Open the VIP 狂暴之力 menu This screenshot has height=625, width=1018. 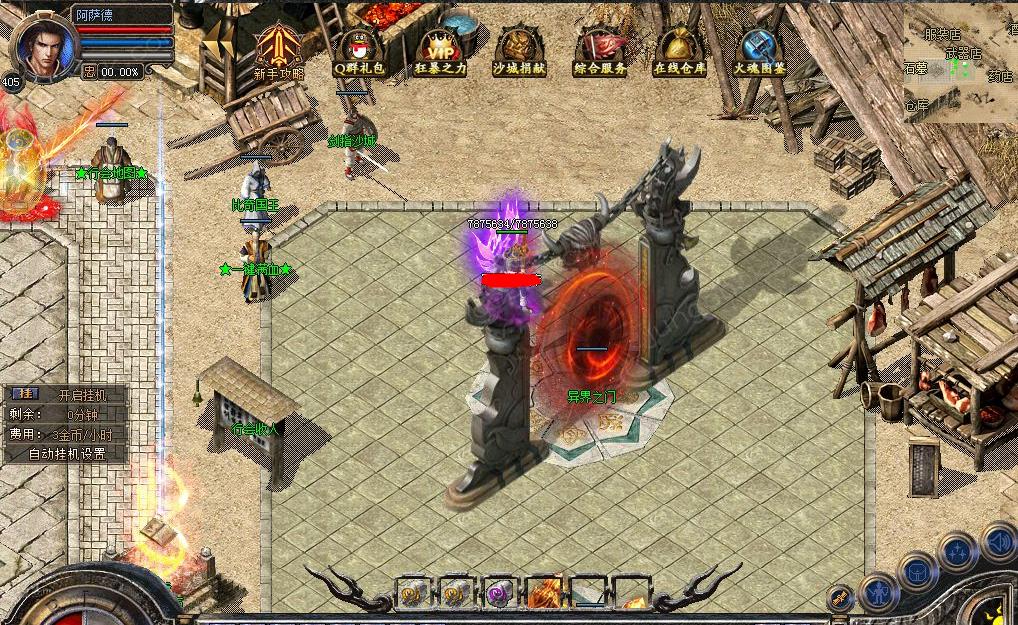[x=440, y=48]
